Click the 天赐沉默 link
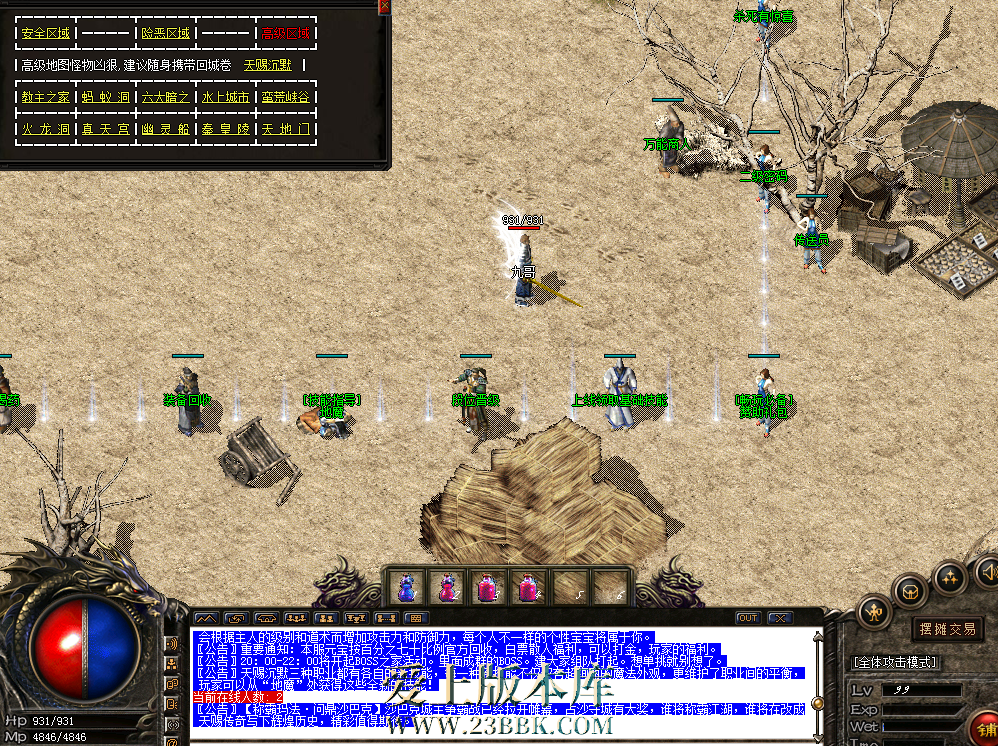This screenshot has height=746, width=998. tap(268, 65)
